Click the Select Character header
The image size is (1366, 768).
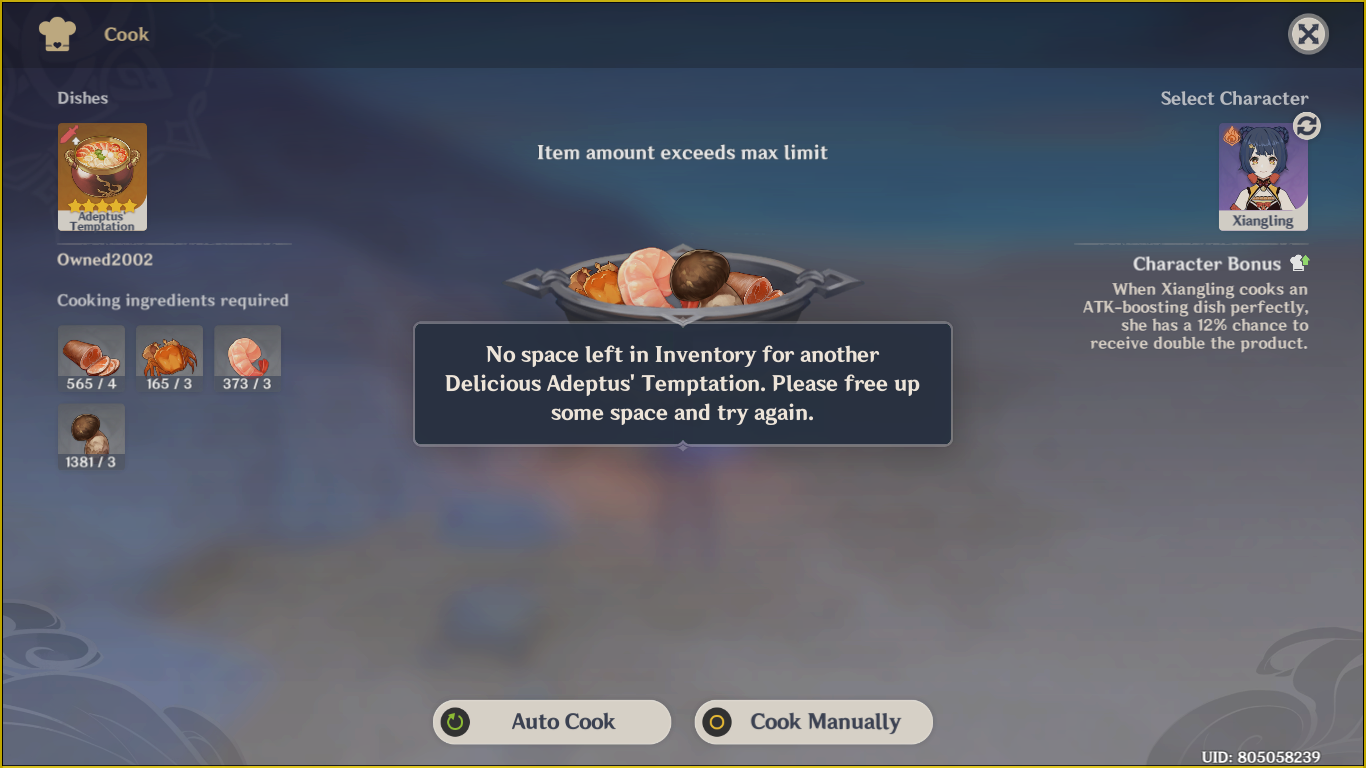pos(1234,98)
